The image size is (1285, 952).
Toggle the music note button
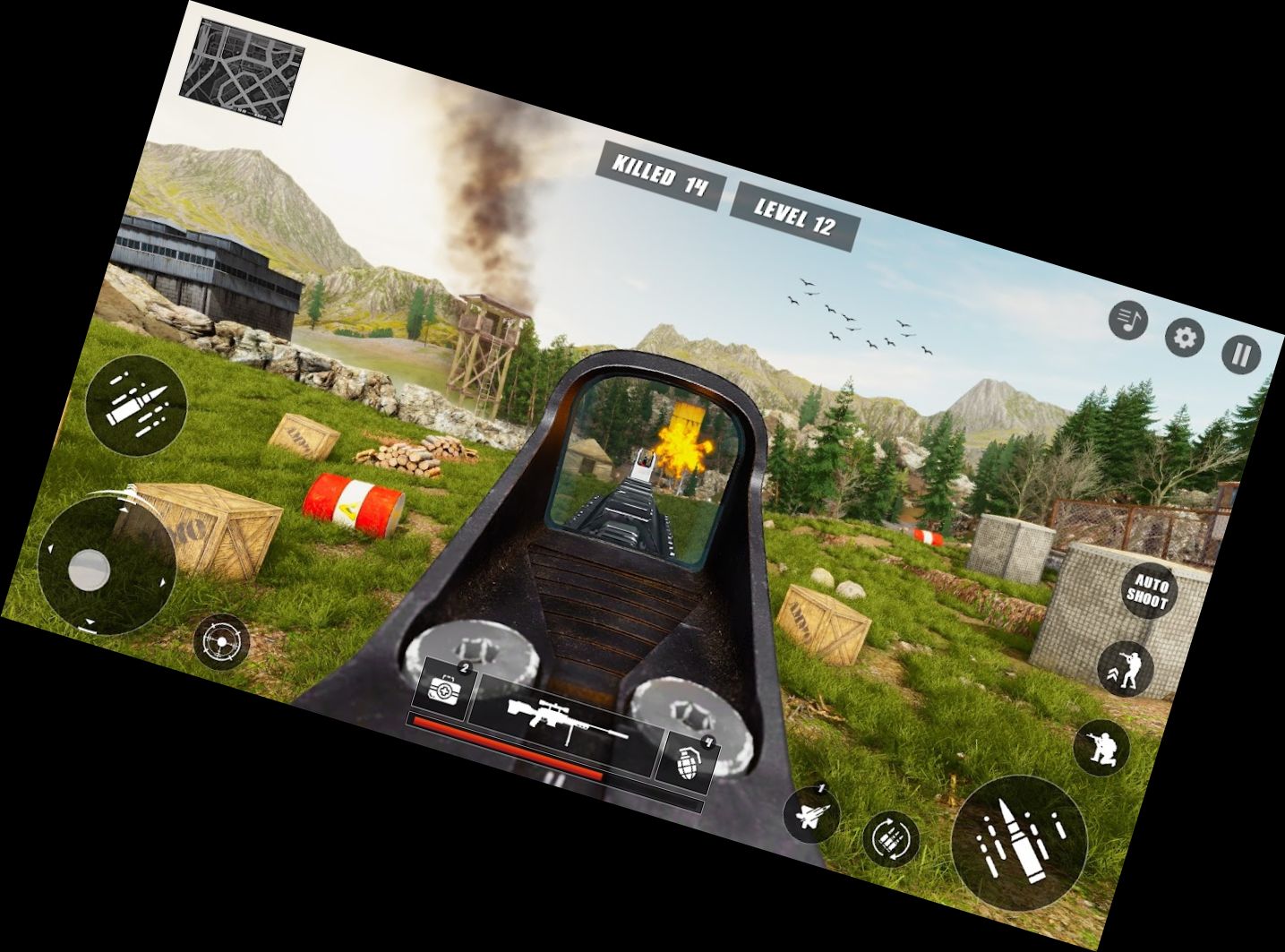pyautogui.click(x=1128, y=319)
